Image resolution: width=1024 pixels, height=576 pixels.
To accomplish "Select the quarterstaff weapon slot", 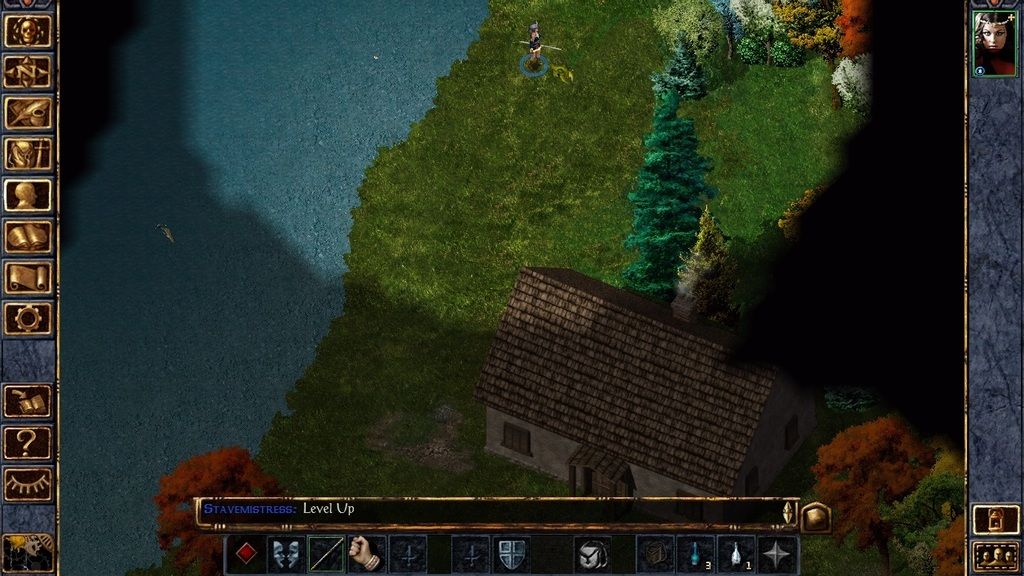I will [x=326, y=554].
